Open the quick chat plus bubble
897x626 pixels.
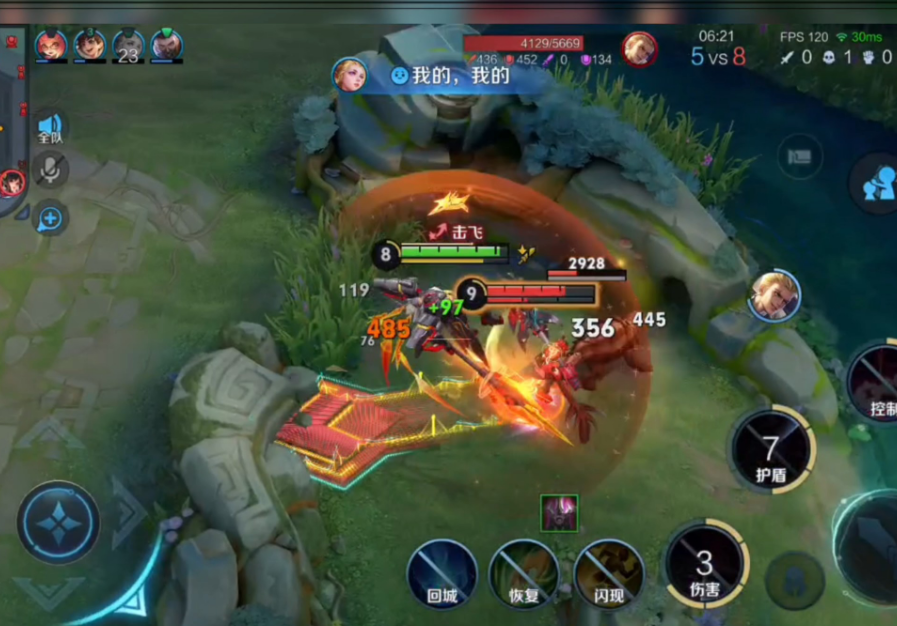click(49, 218)
